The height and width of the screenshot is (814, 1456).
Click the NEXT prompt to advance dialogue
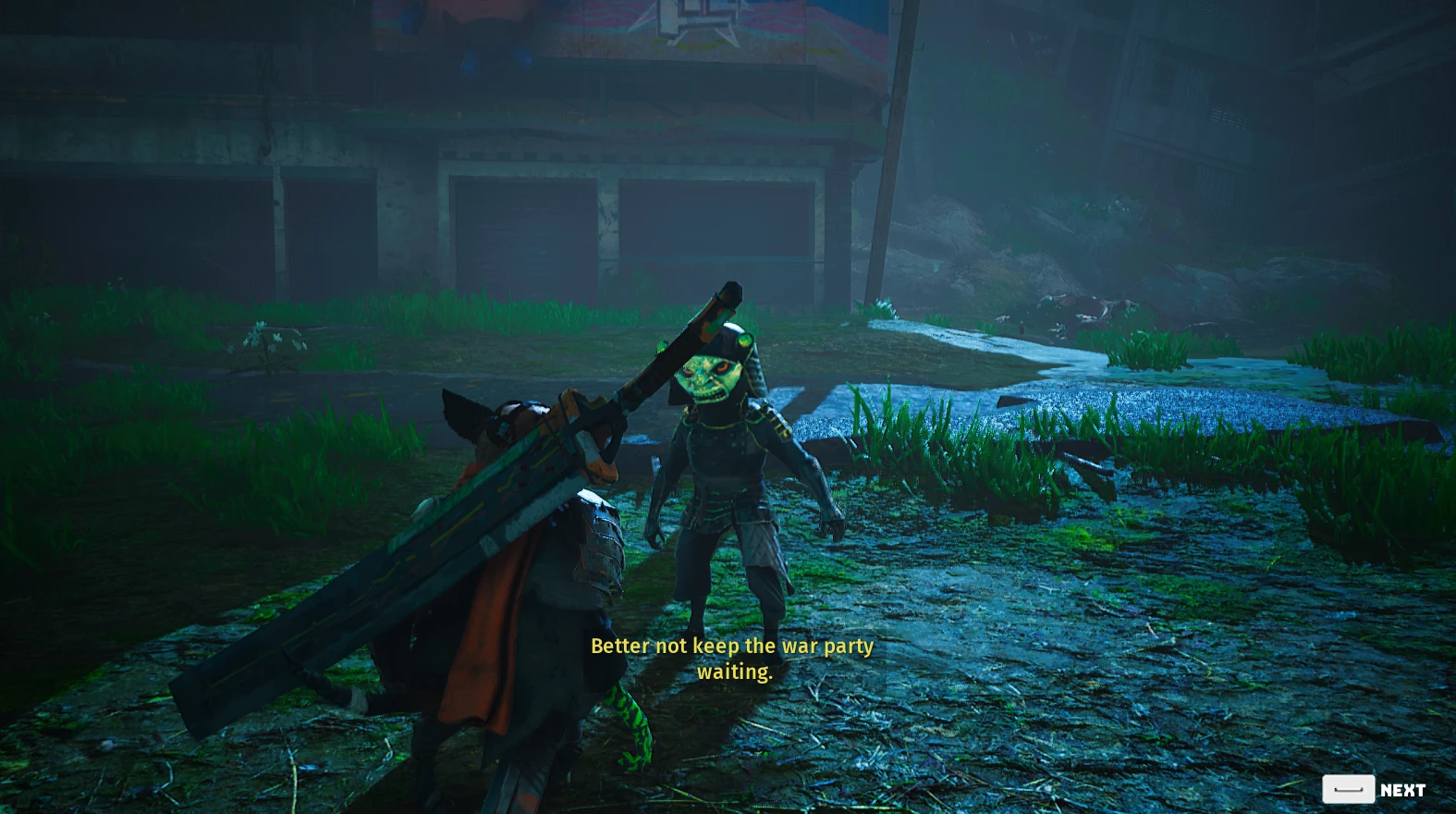(1402, 789)
